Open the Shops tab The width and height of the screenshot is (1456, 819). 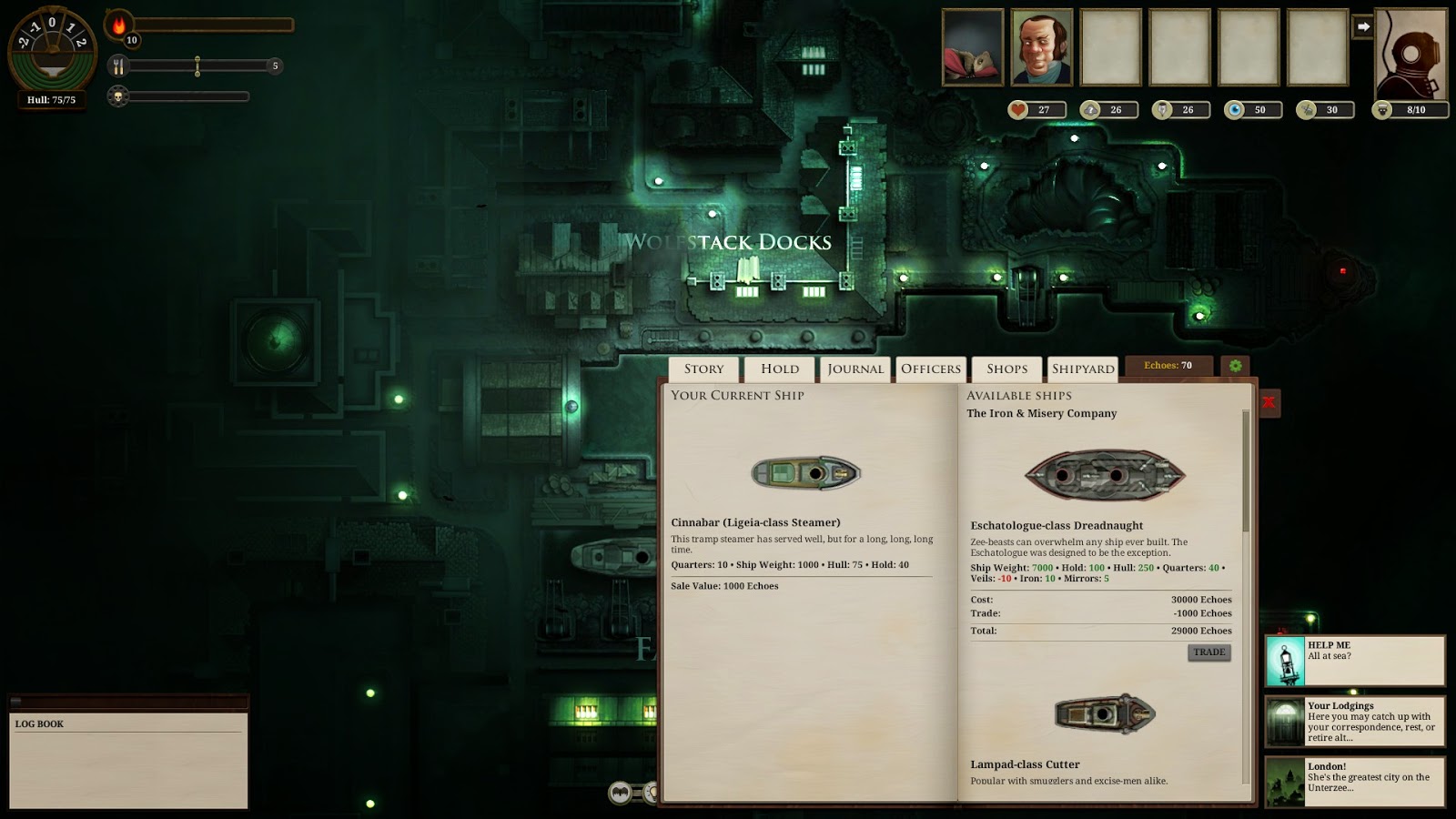click(x=1006, y=369)
